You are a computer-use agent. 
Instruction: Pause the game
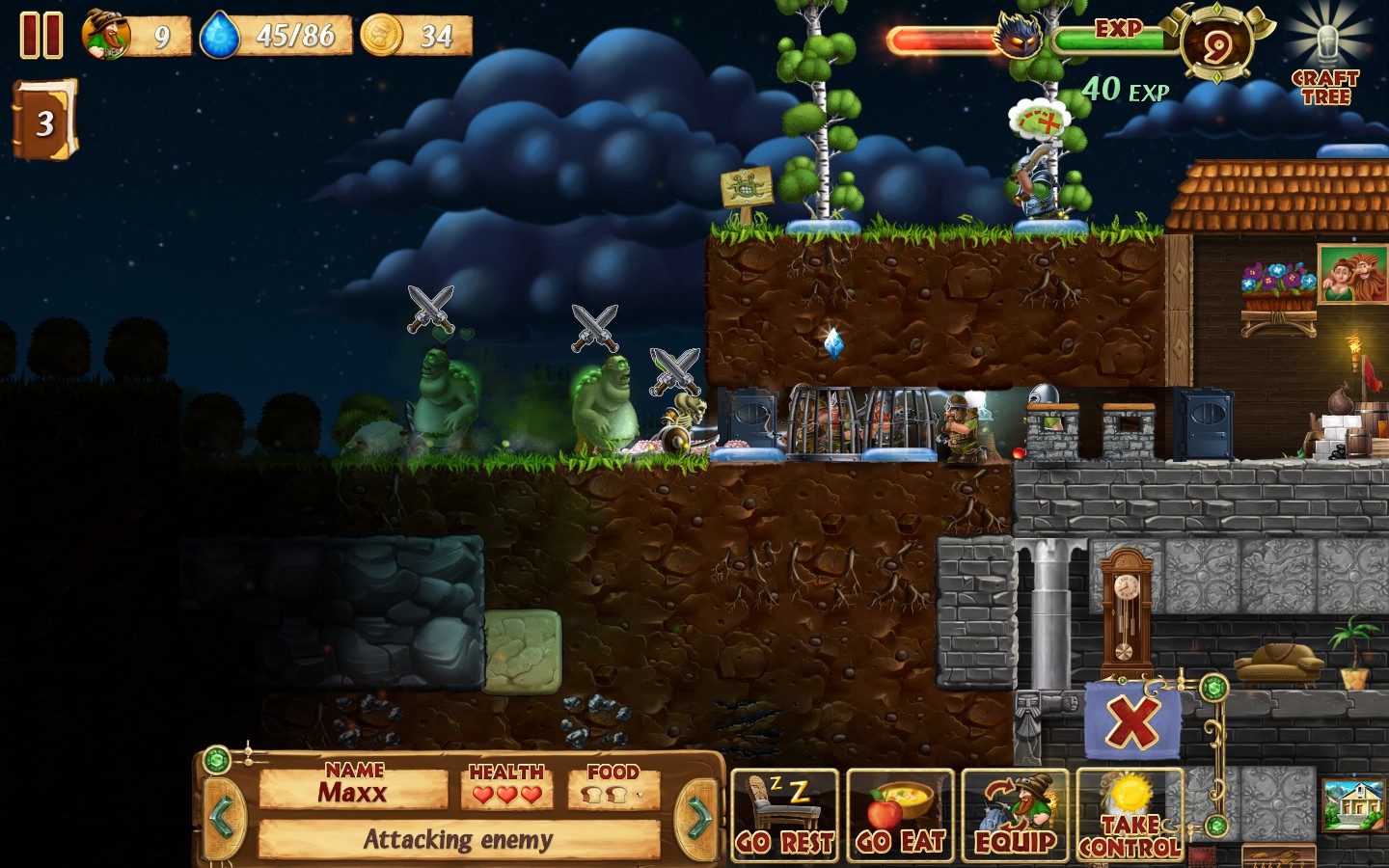41,36
